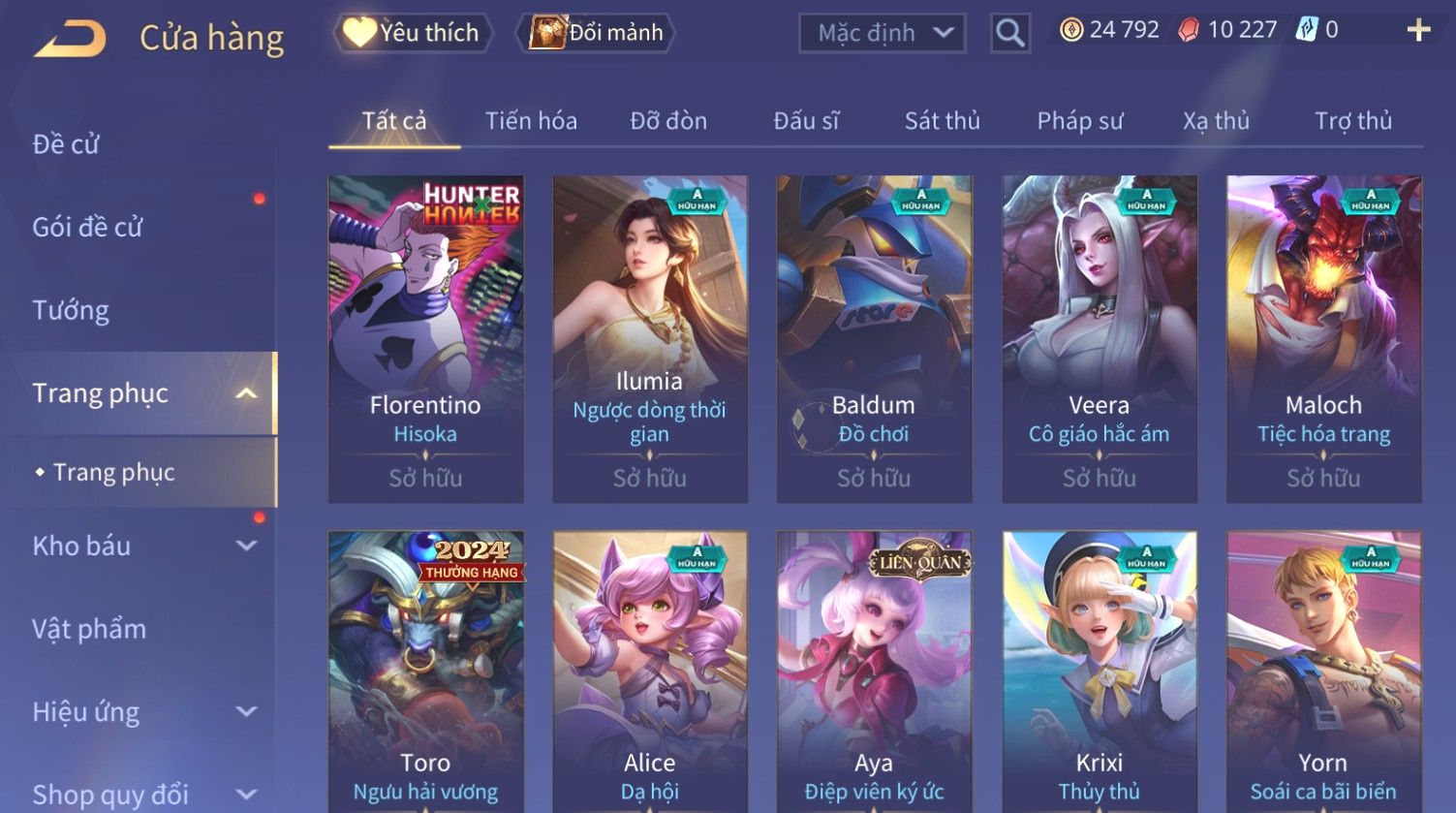Add currency with the plus button

pos(1418,31)
